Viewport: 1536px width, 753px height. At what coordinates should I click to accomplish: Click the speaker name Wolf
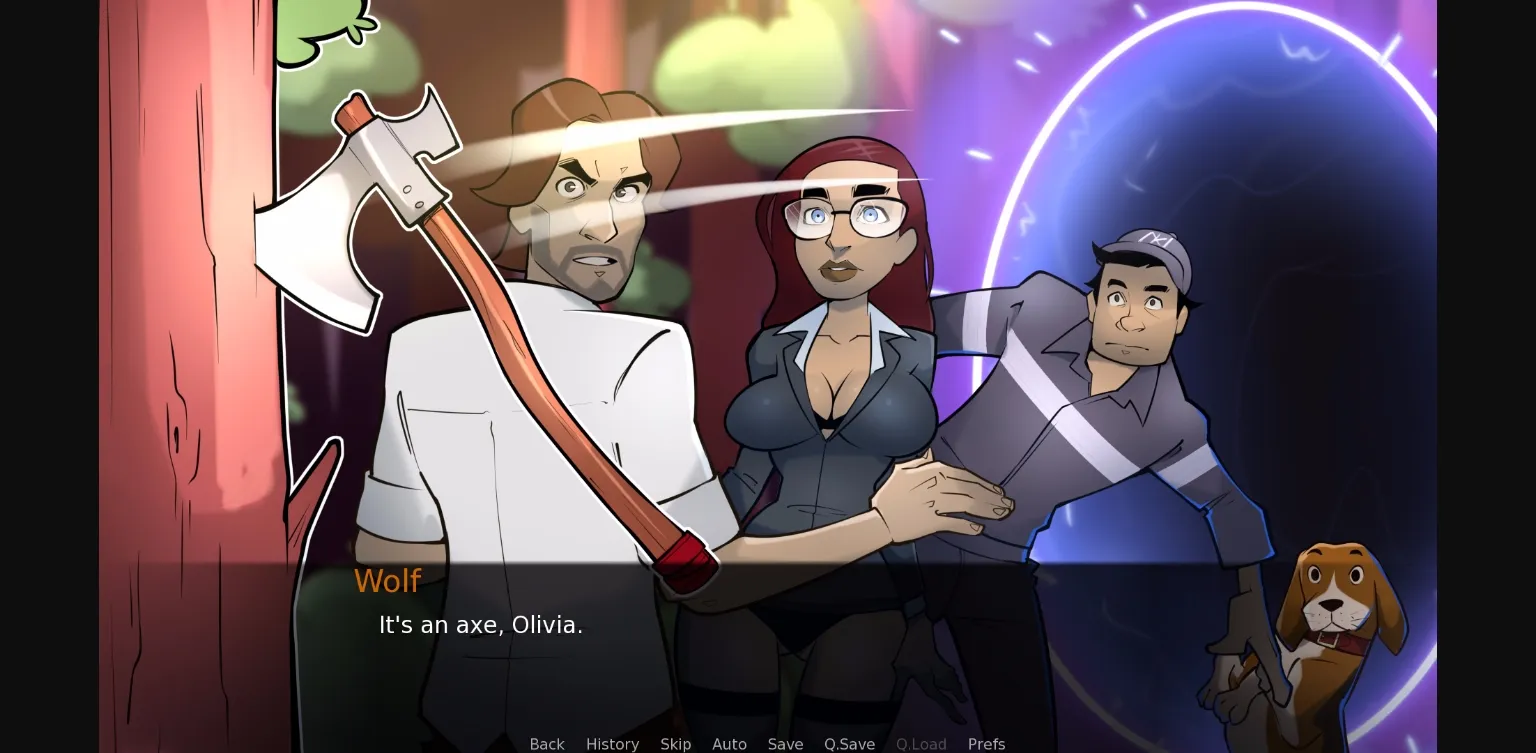pyautogui.click(x=387, y=581)
